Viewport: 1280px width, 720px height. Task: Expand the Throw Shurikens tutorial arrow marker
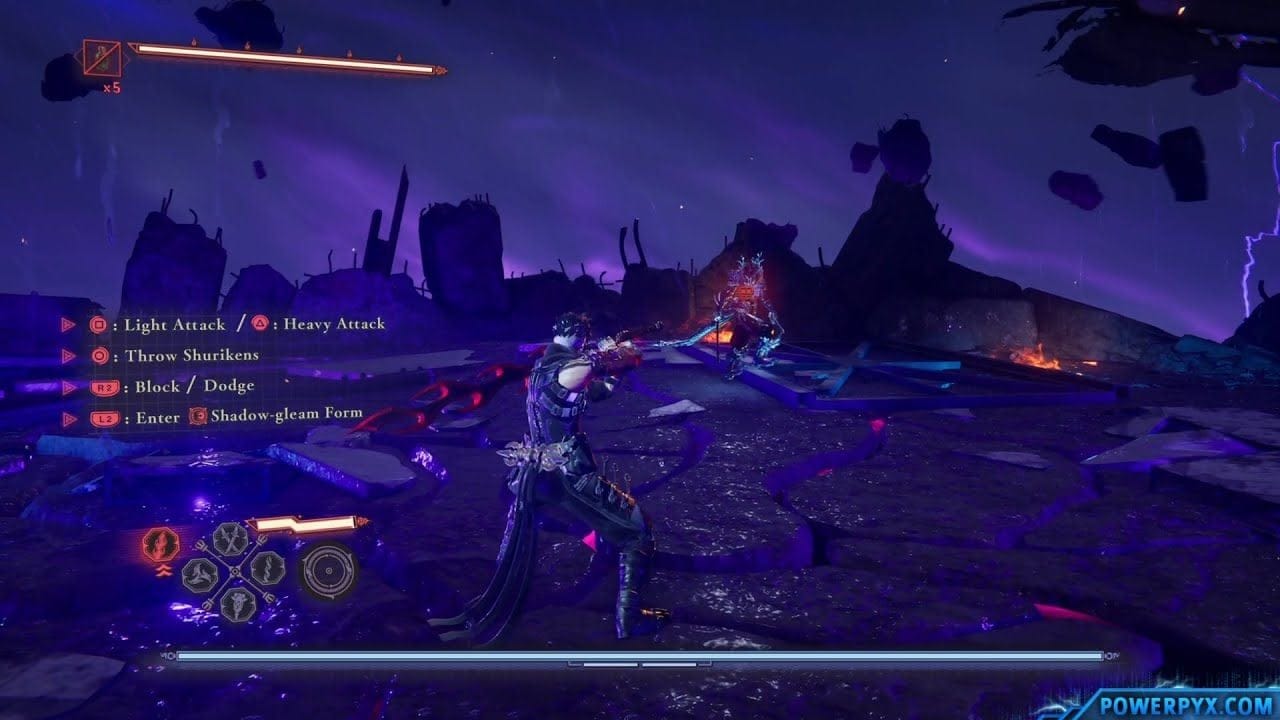pos(68,354)
